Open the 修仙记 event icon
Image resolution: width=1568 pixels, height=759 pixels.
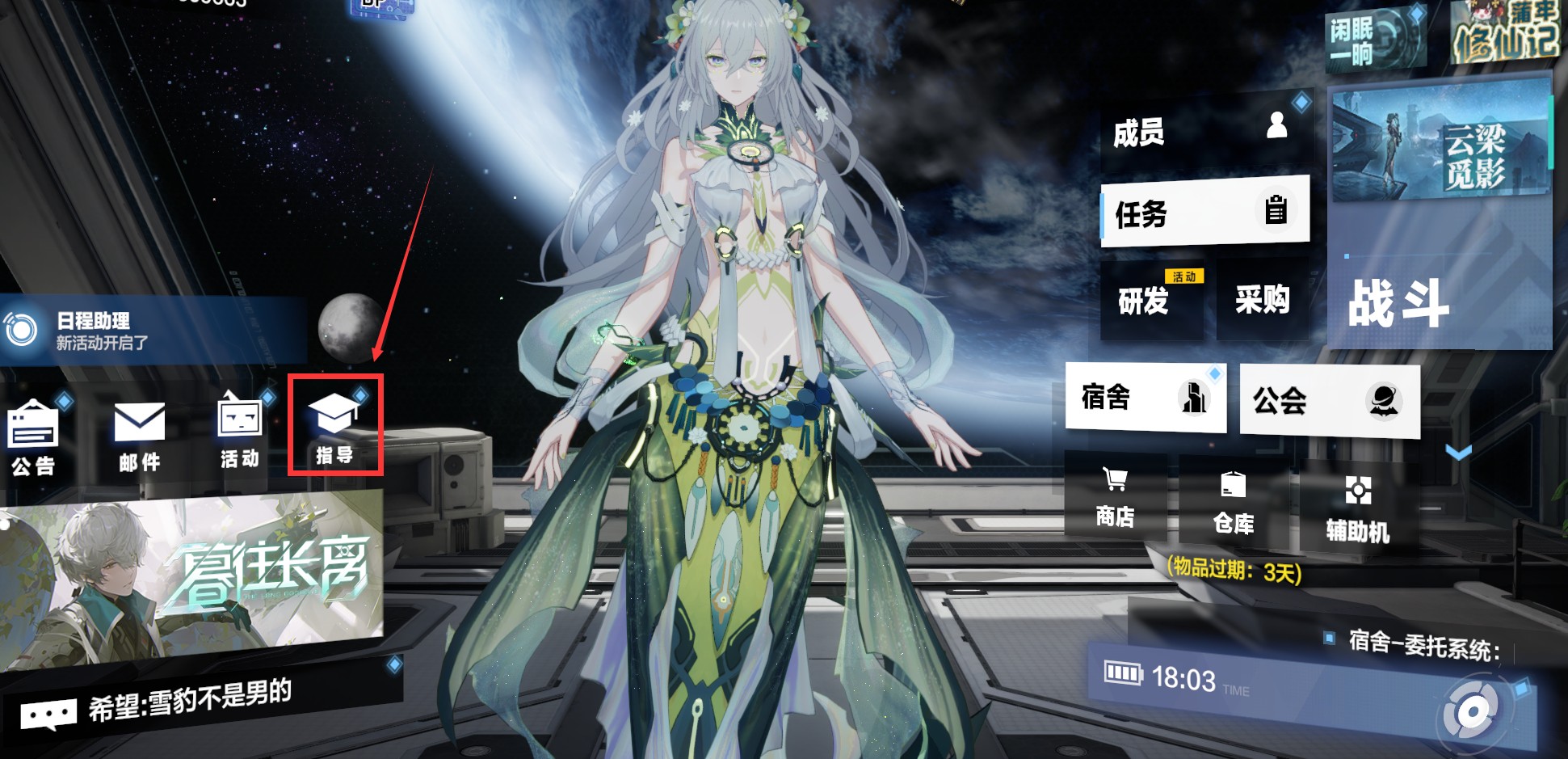click(x=1504, y=34)
